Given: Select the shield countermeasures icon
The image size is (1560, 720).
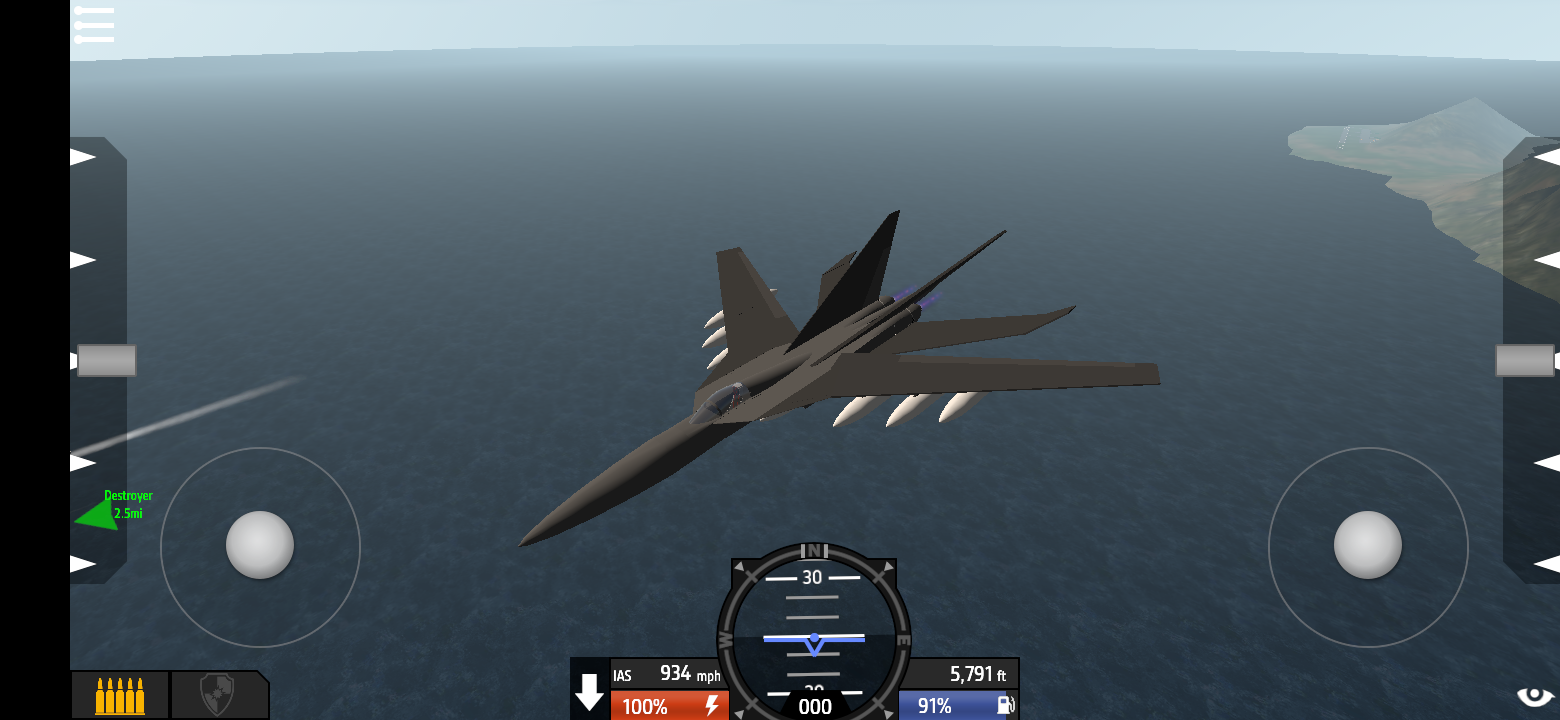Looking at the screenshot, I should (220, 693).
